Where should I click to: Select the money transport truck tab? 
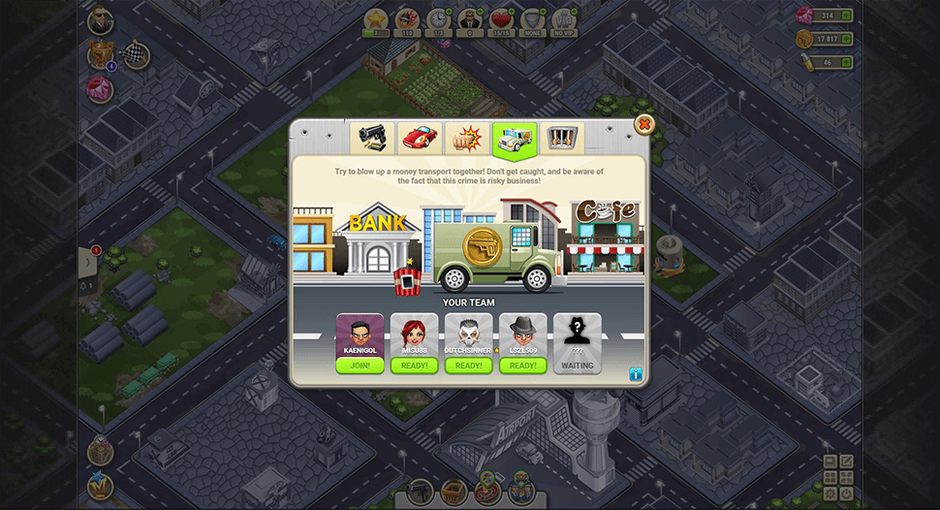tap(514, 138)
